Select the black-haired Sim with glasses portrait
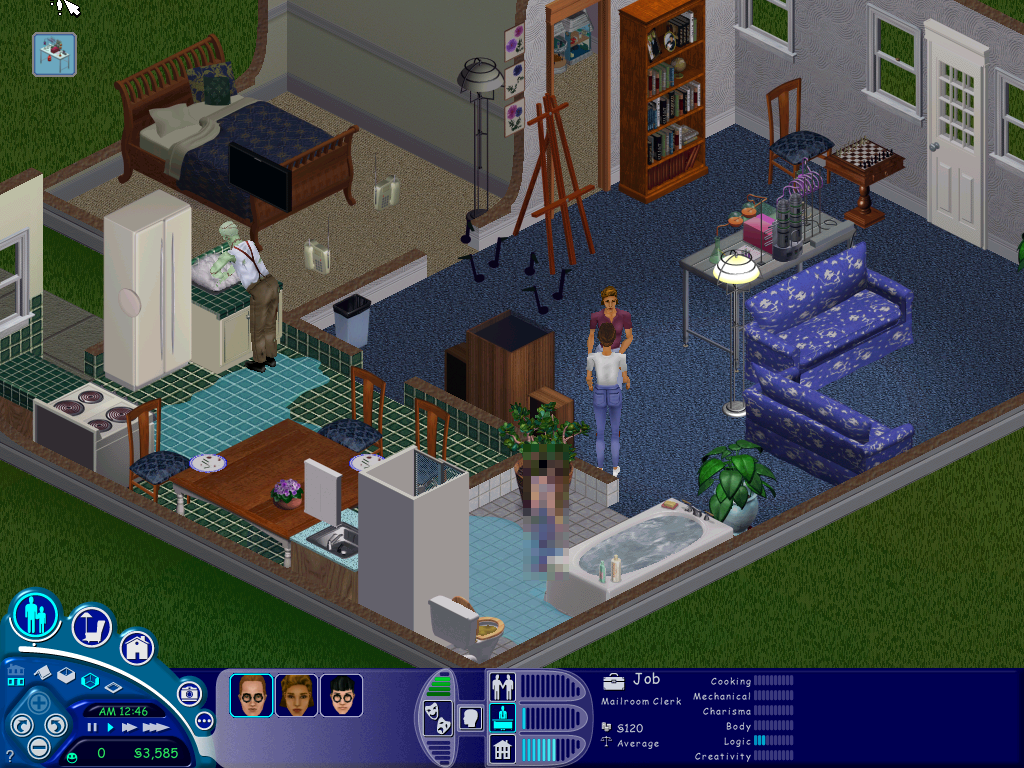Screen dimensions: 1024x768 341,695
